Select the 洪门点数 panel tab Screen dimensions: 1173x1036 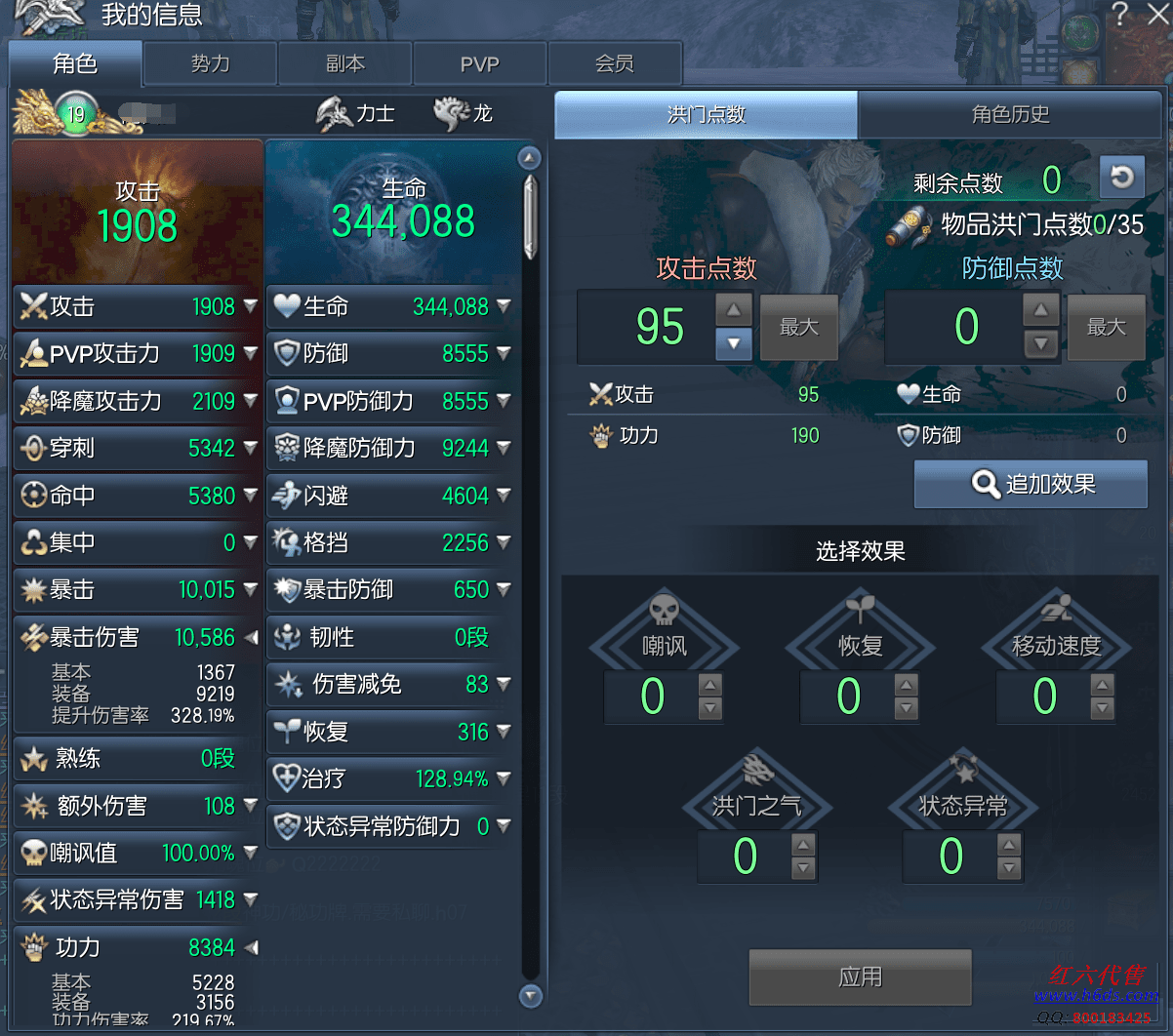706,114
